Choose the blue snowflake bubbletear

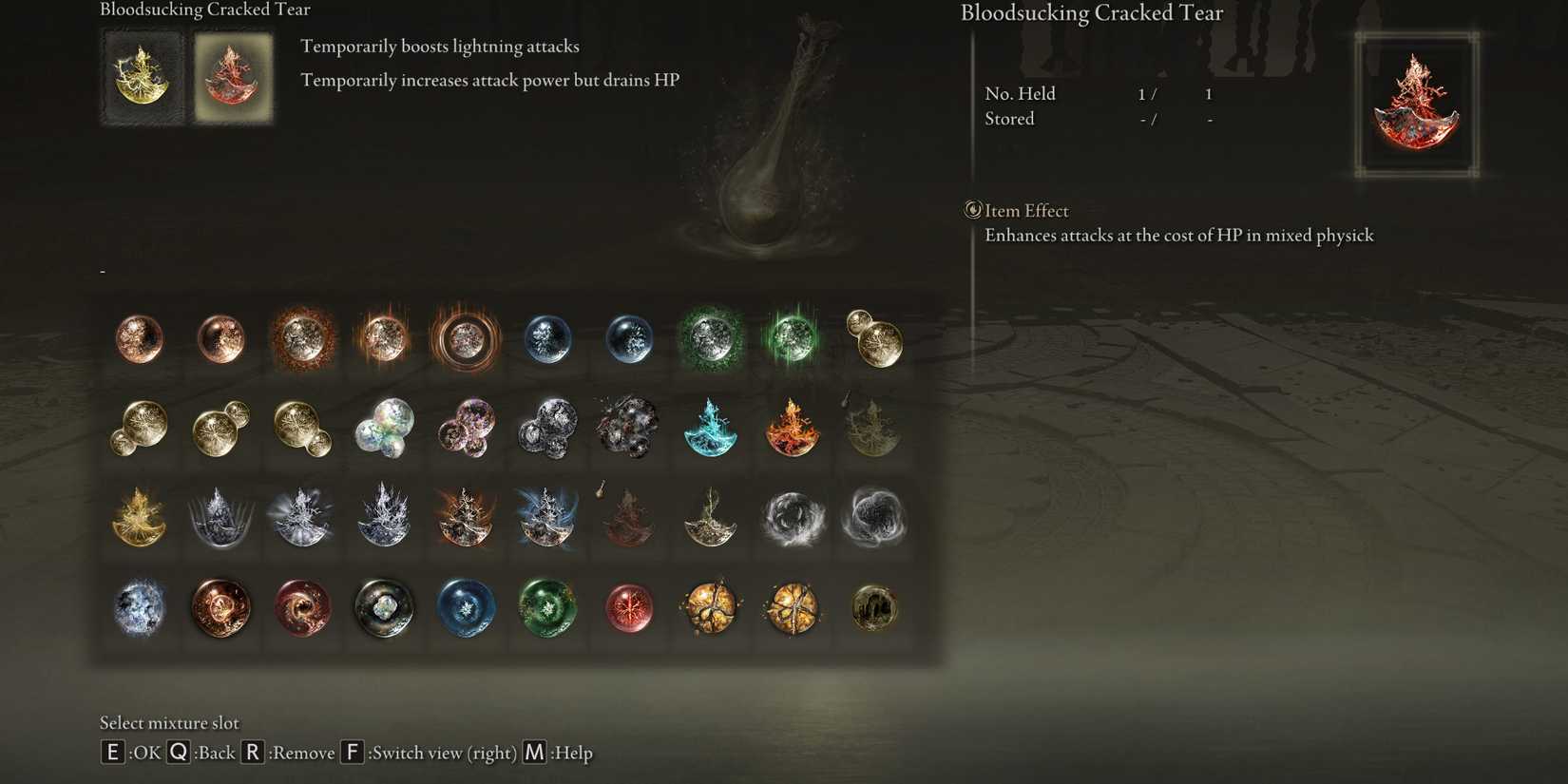pos(466,610)
